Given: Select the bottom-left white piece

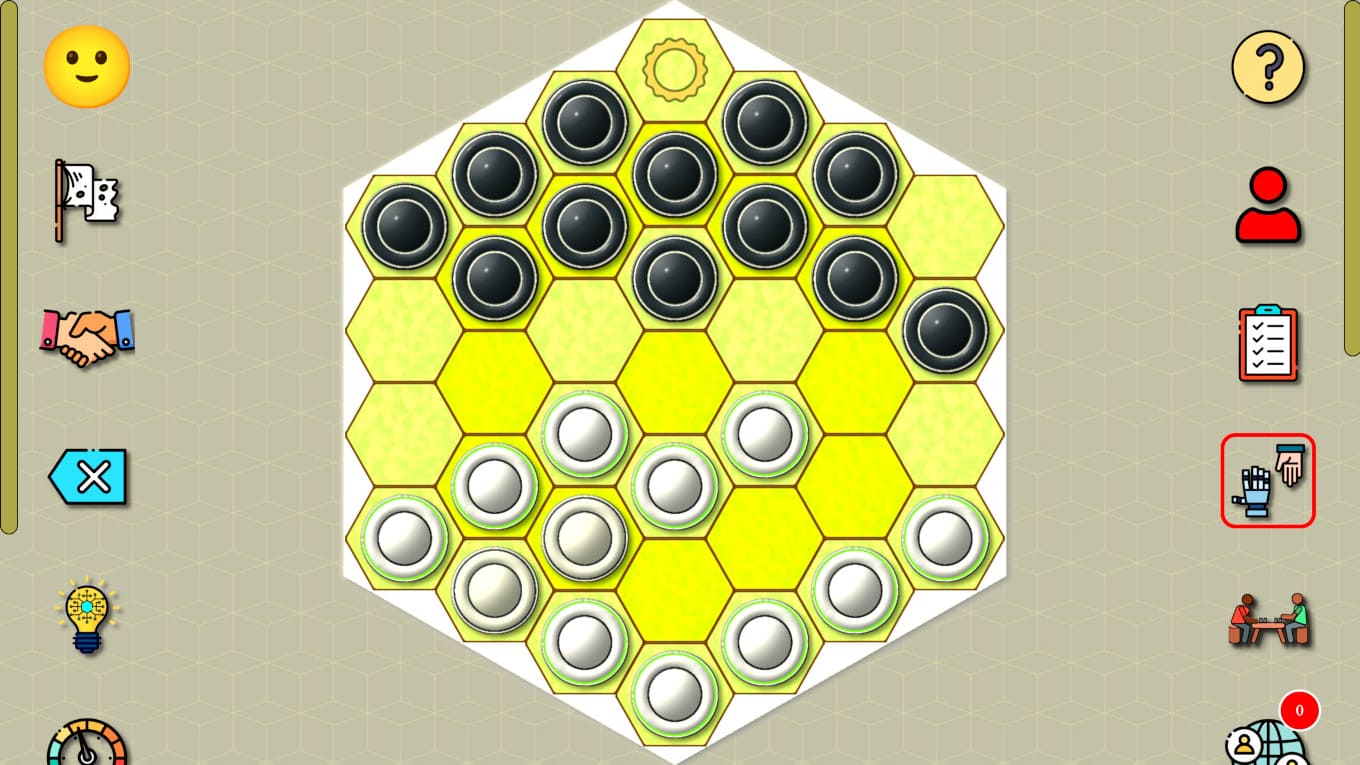Looking at the screenshot, I should (x=404, y=538).
